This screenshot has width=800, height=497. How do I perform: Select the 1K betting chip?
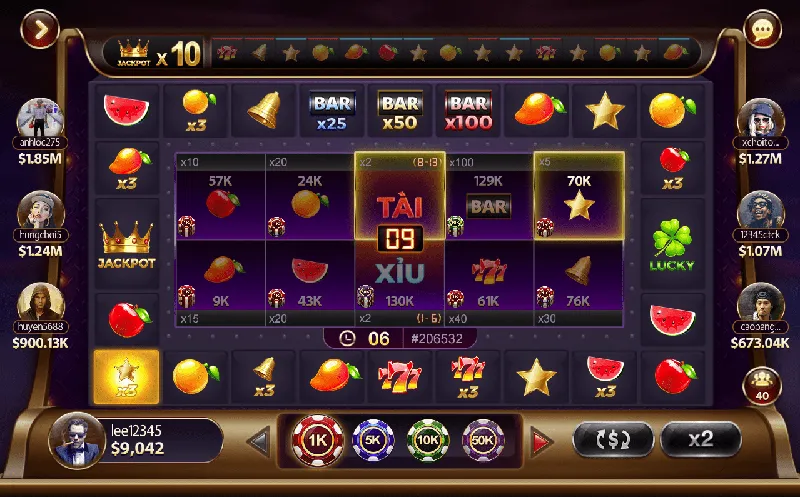(317, 439)
